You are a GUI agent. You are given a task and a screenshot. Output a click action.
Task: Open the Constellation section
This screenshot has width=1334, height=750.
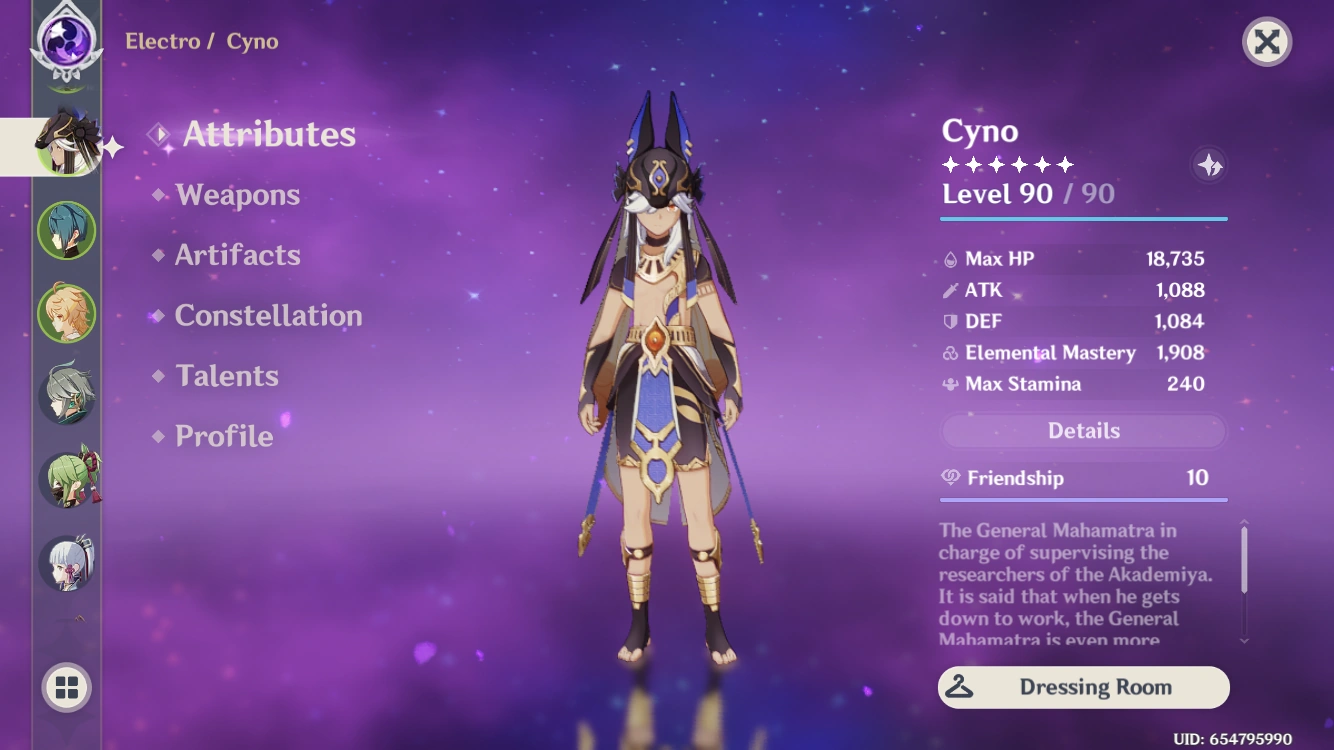click(268, 316)
